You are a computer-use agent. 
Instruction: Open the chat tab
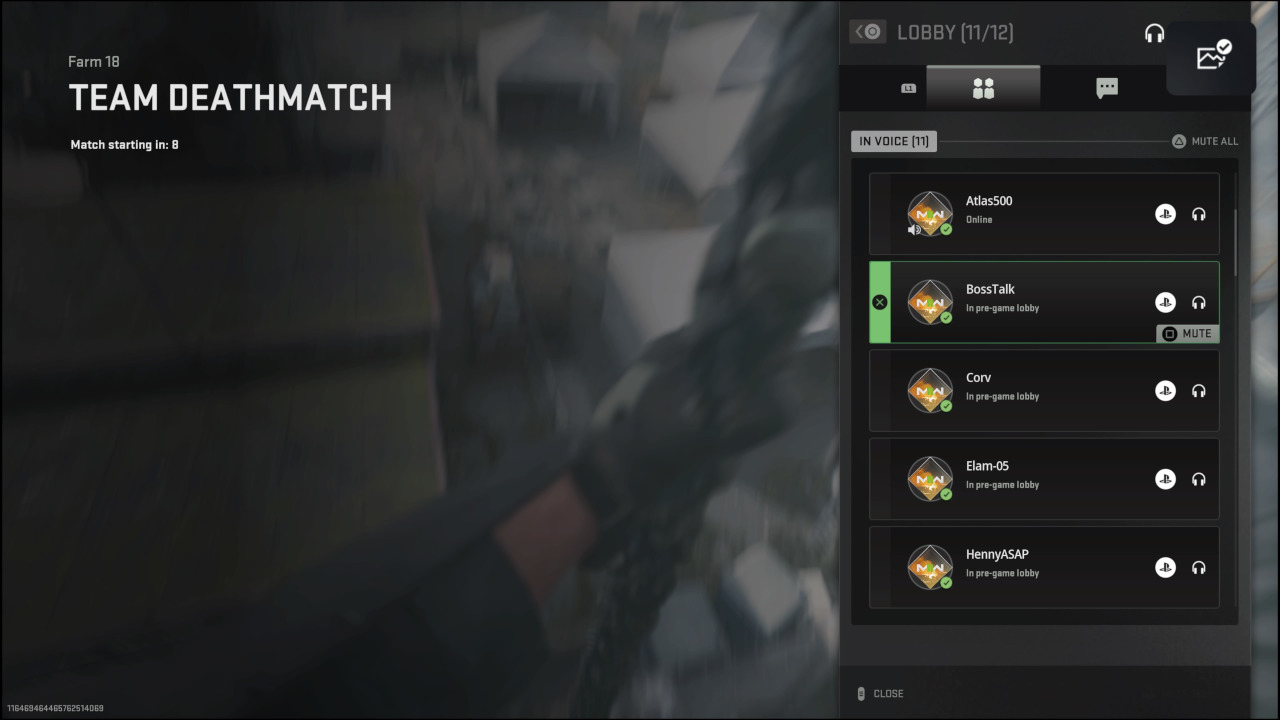point(1106,87)
